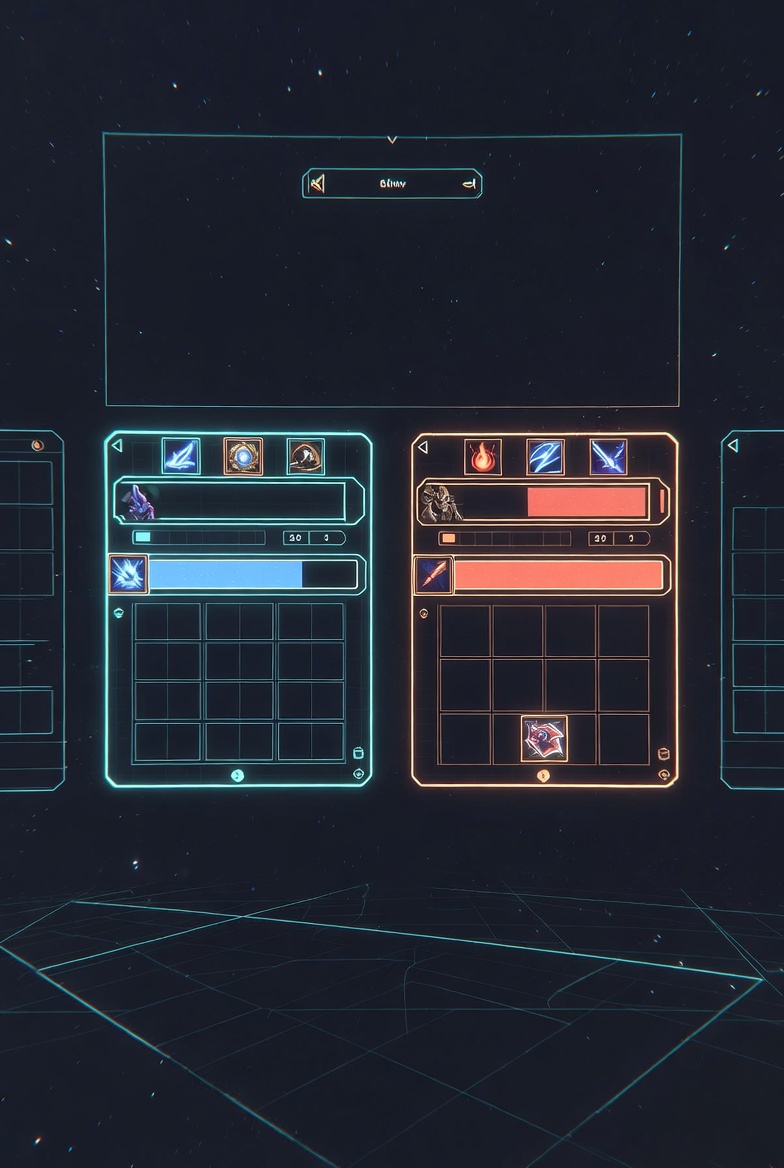Click the blue crystal shard ability in cyan panel
Screen dimensions: 784x1168
pyautogui.click(x=181, y=456)
